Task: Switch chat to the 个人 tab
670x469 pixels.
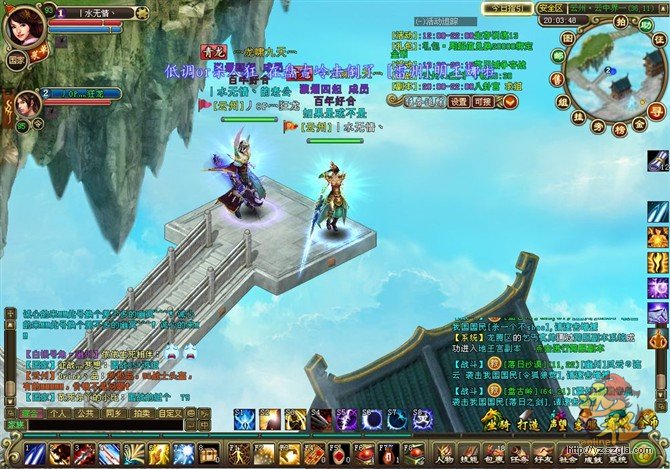Action: pos(58,412)
